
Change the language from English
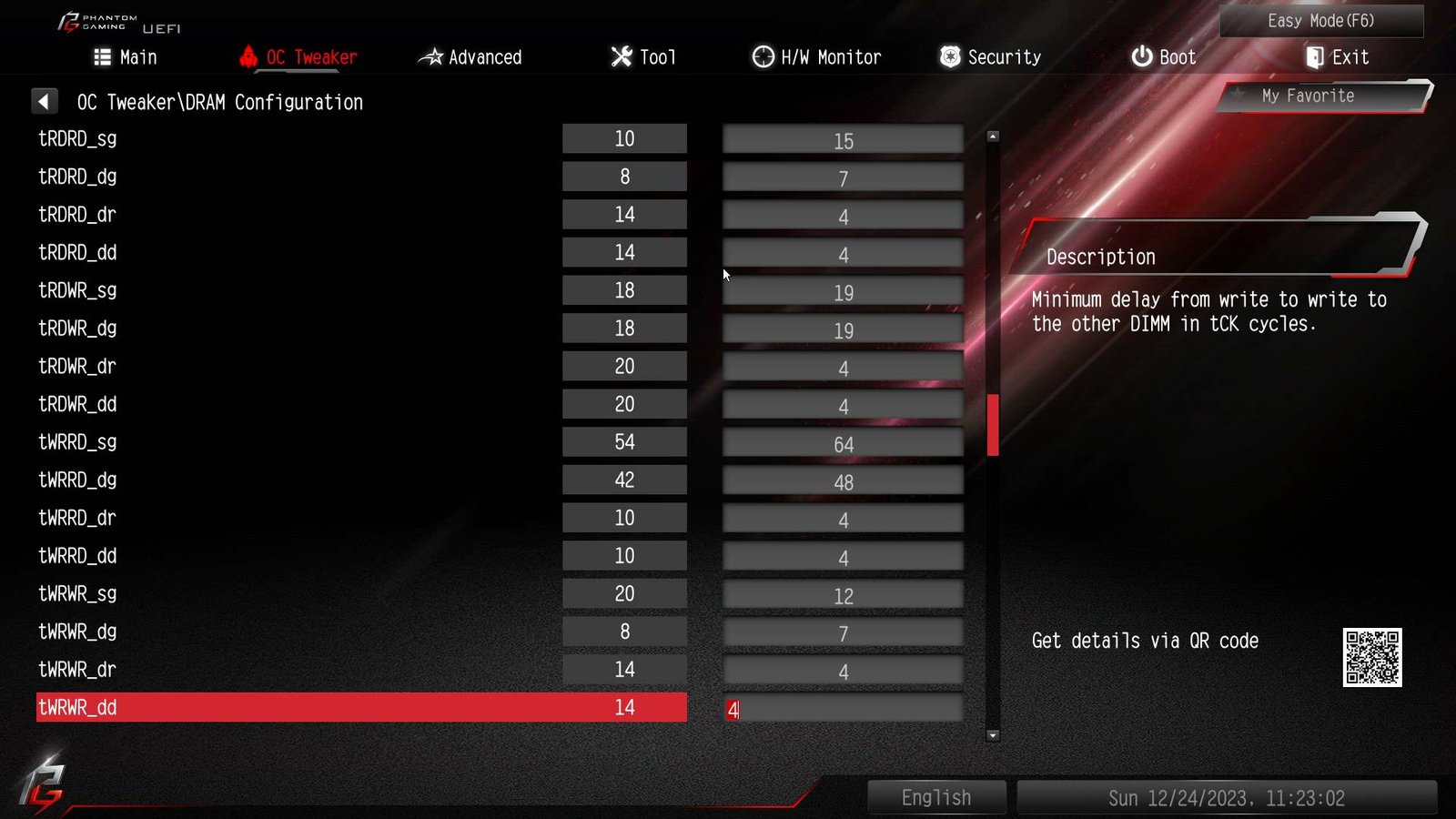[x=936, y=798]
